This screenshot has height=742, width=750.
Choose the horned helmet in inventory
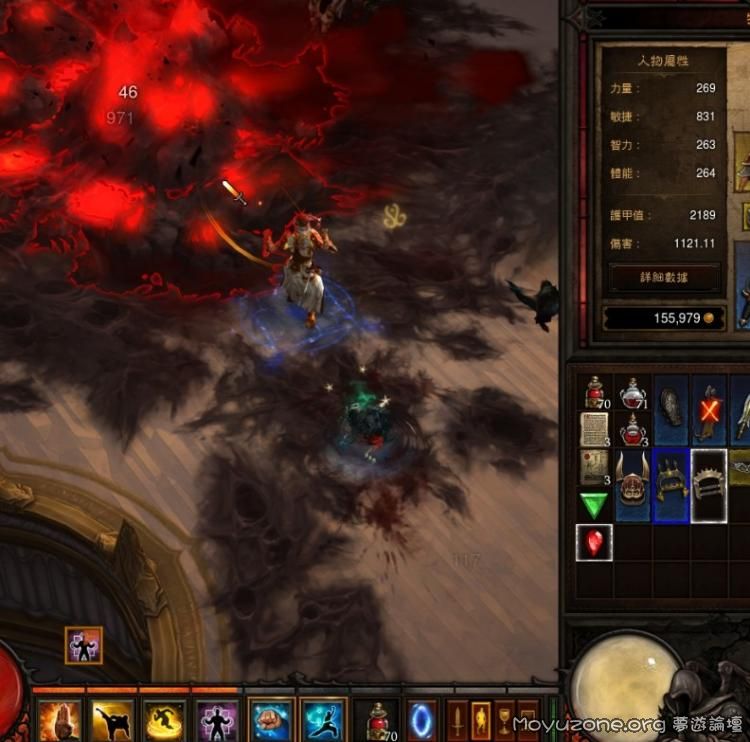point(633,485)
